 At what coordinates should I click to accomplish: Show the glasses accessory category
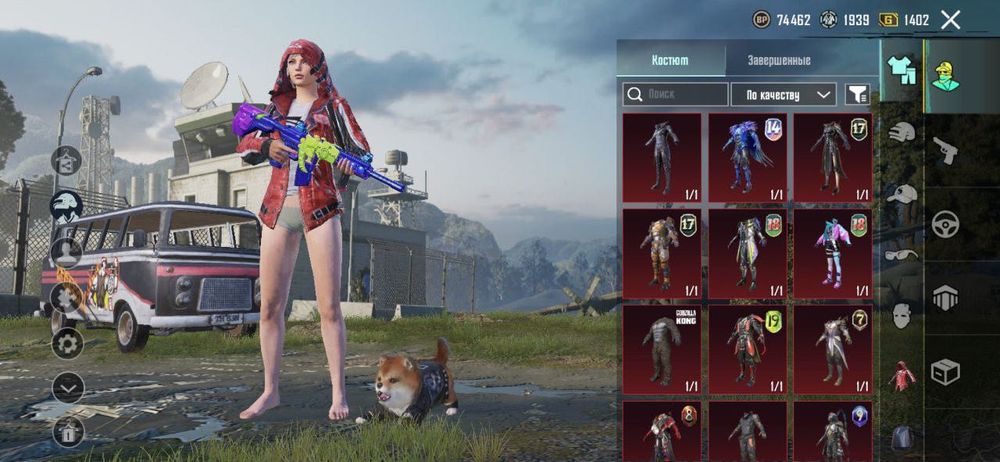point(903,255)
